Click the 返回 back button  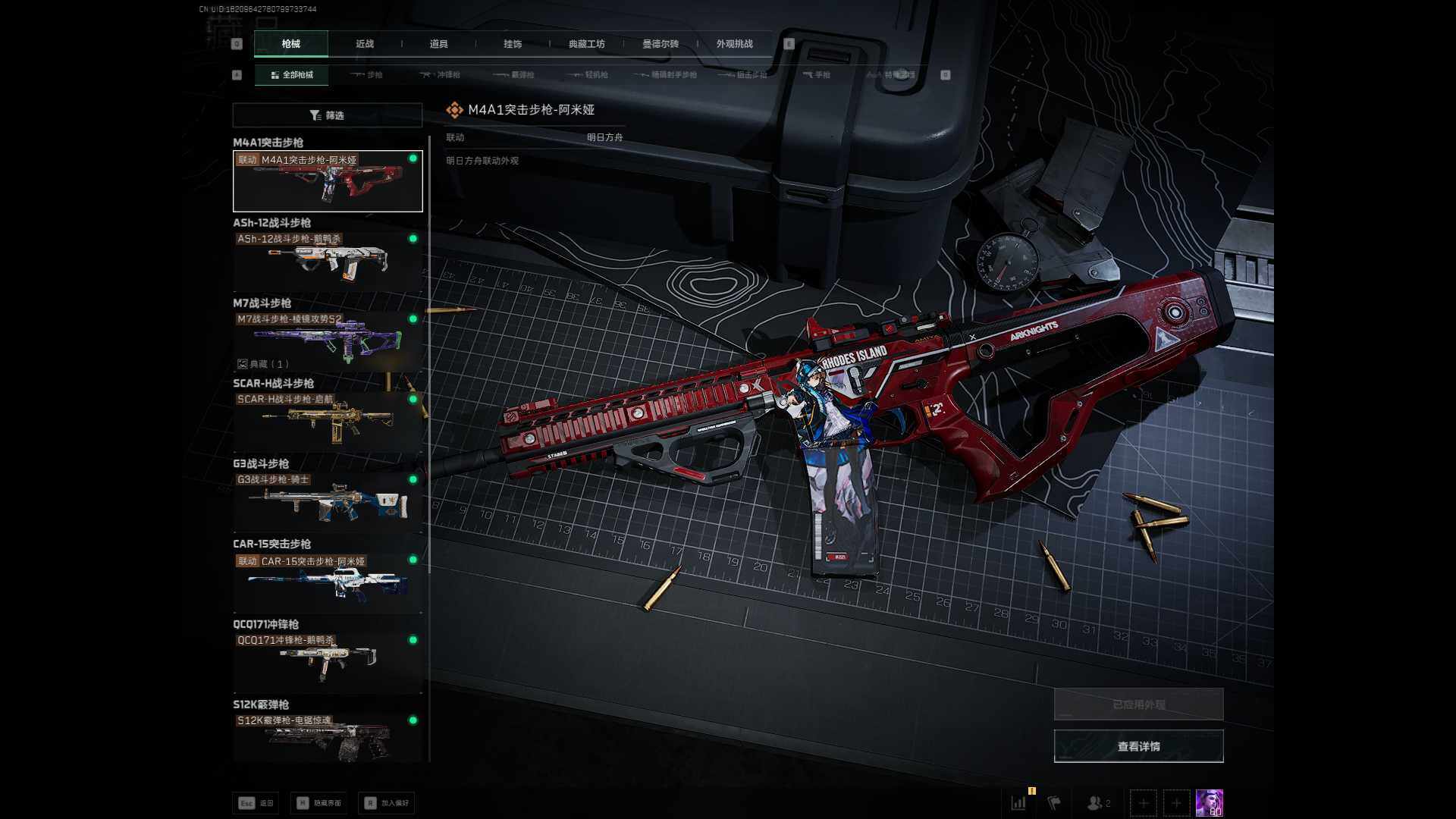click(x=256, y=803)
